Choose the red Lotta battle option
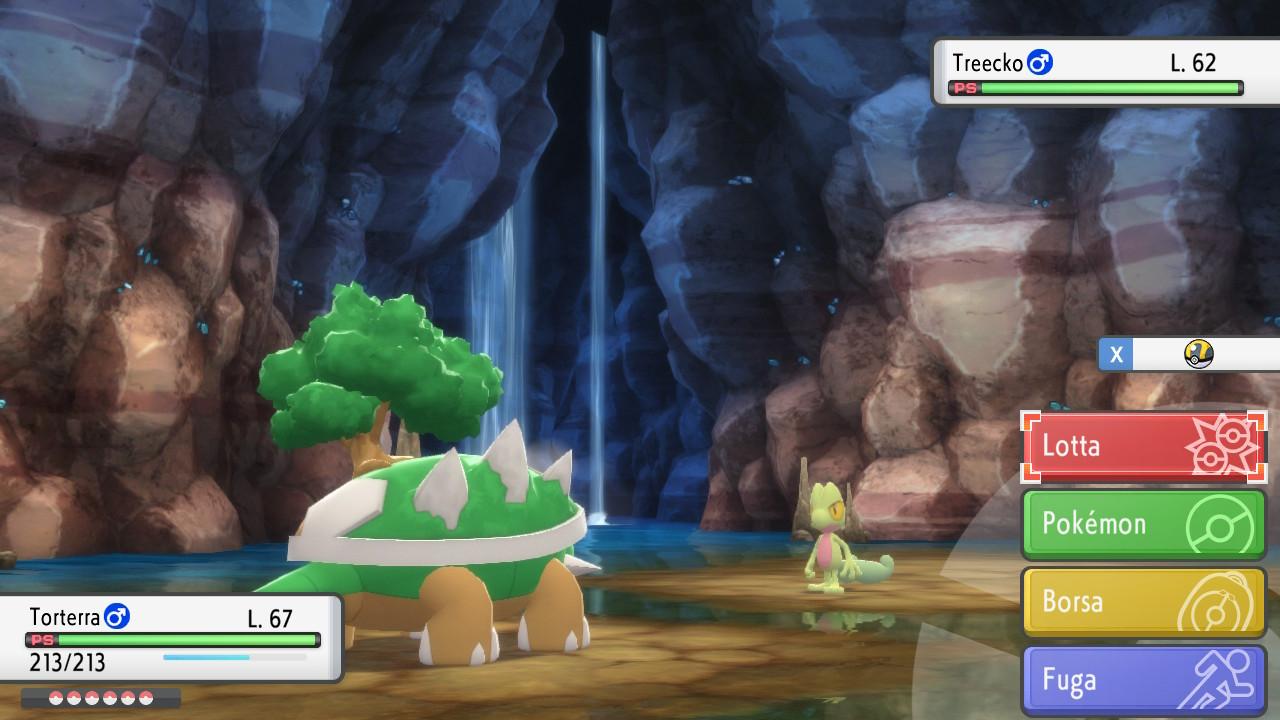Screen dimensions: 1280x720 [1143, 446]
